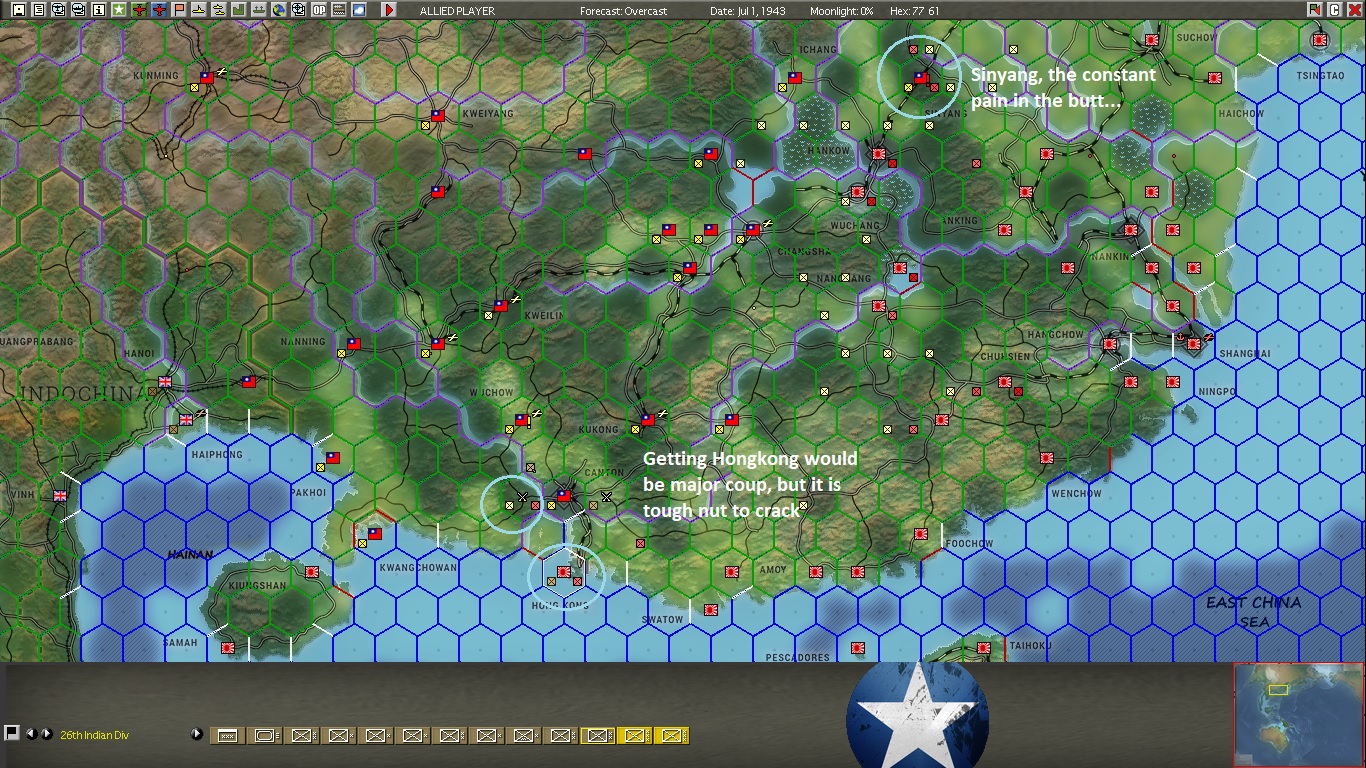Toggle base flags display with flag icon

(180, 9)
